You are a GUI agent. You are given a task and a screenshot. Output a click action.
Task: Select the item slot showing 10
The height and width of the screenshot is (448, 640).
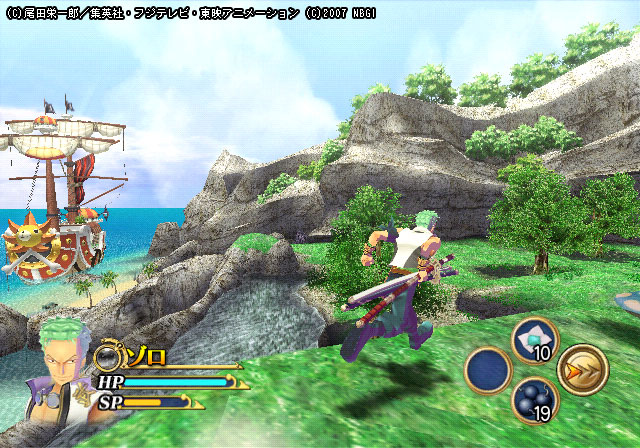(x=535, y=340)
